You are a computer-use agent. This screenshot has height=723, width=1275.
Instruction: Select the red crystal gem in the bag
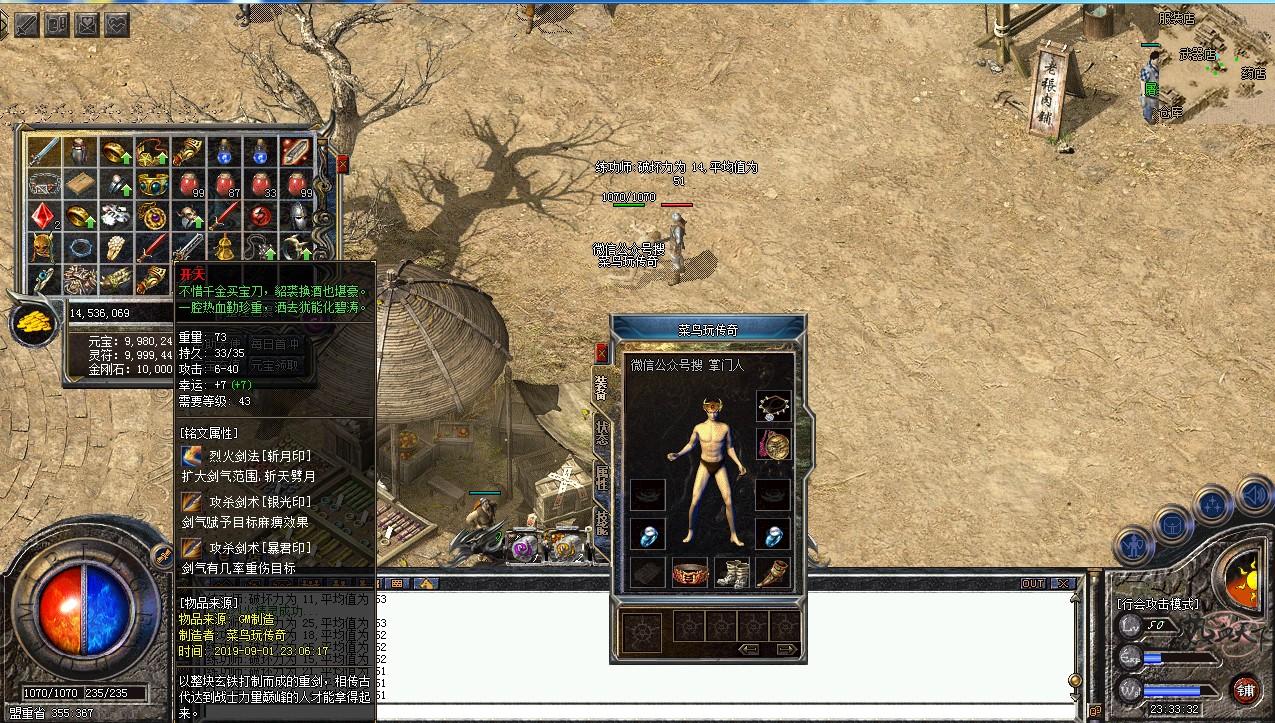(43, 216)
